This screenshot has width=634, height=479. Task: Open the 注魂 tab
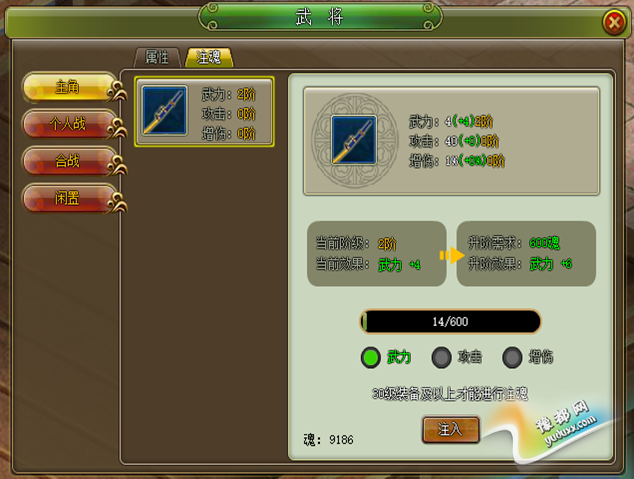[x=209, y=57]
